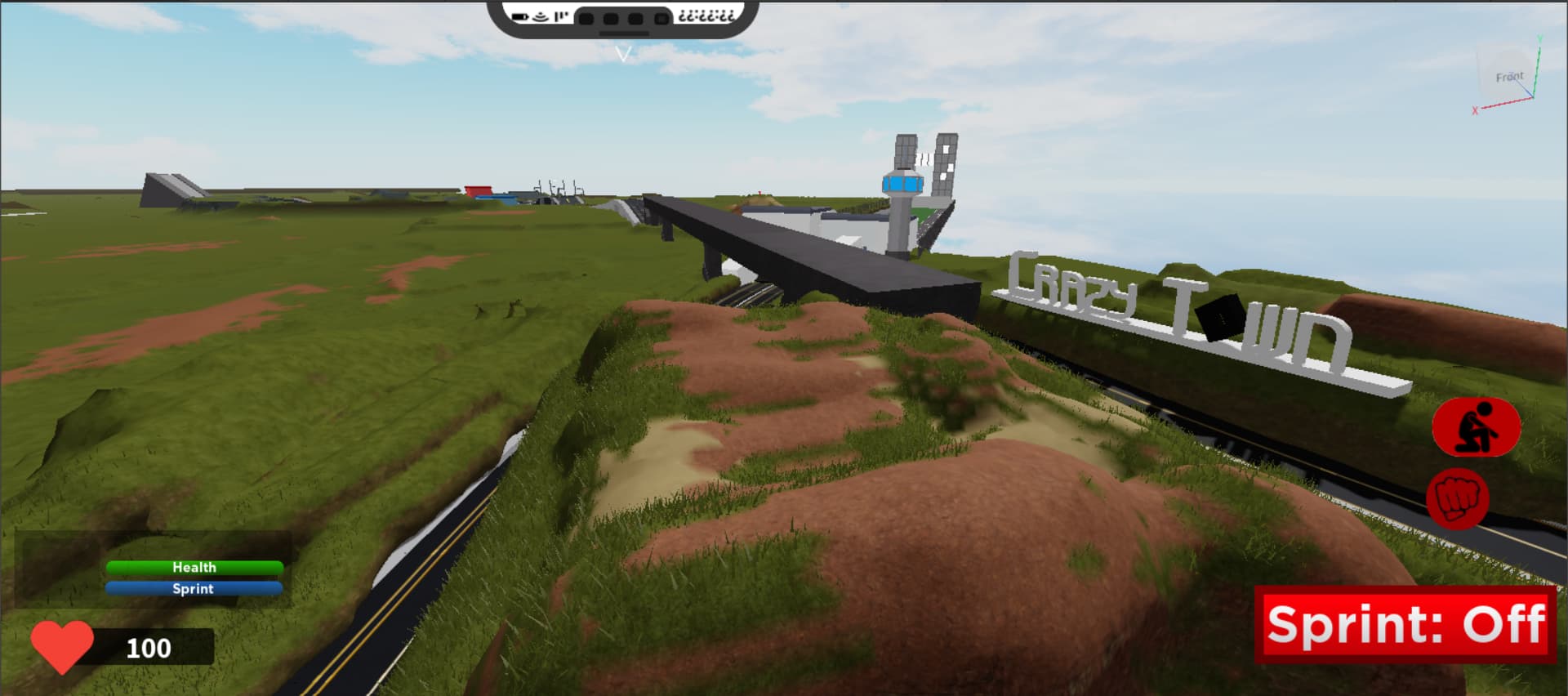1568x696 pixels.
Task: Click the Wi-Fi icon in the status bar
Action: point(539,16)
